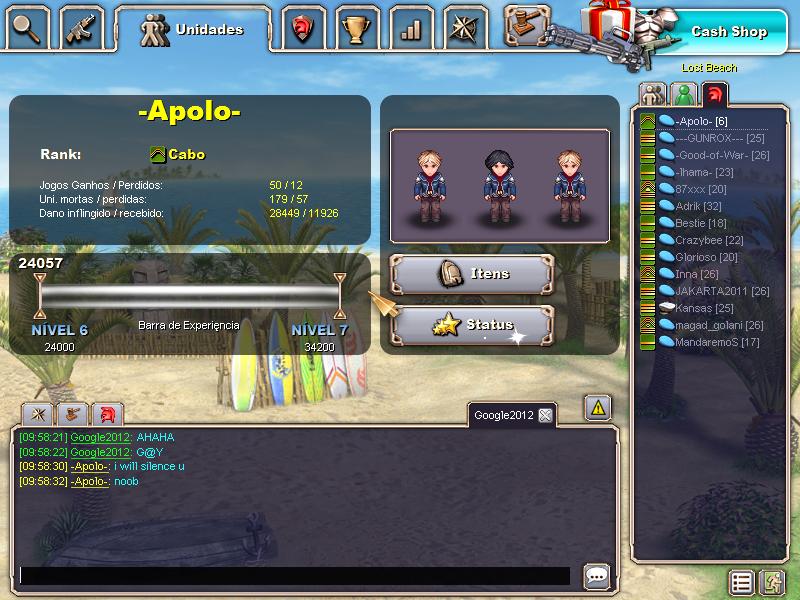Open the Cash Shop
Image resolution: width=800 pixels, height=600 pixels.
click(x=728, y=31)
